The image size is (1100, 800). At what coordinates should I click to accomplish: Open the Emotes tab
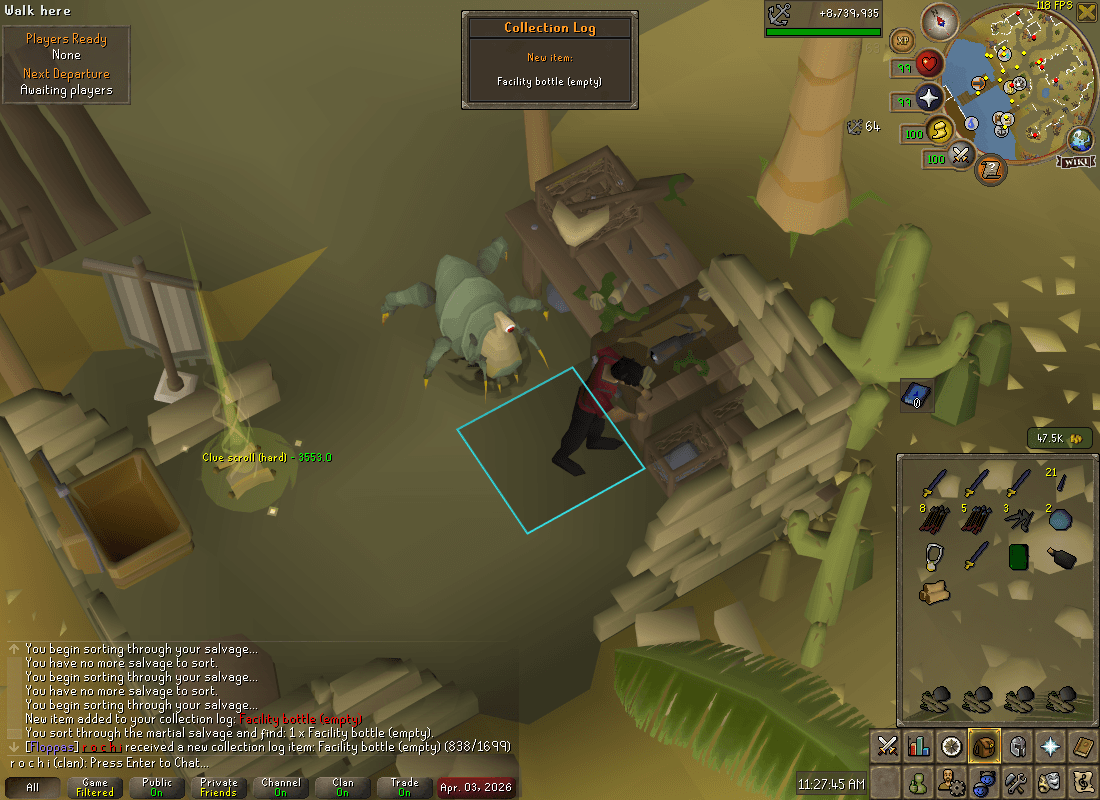(1050, 781)
